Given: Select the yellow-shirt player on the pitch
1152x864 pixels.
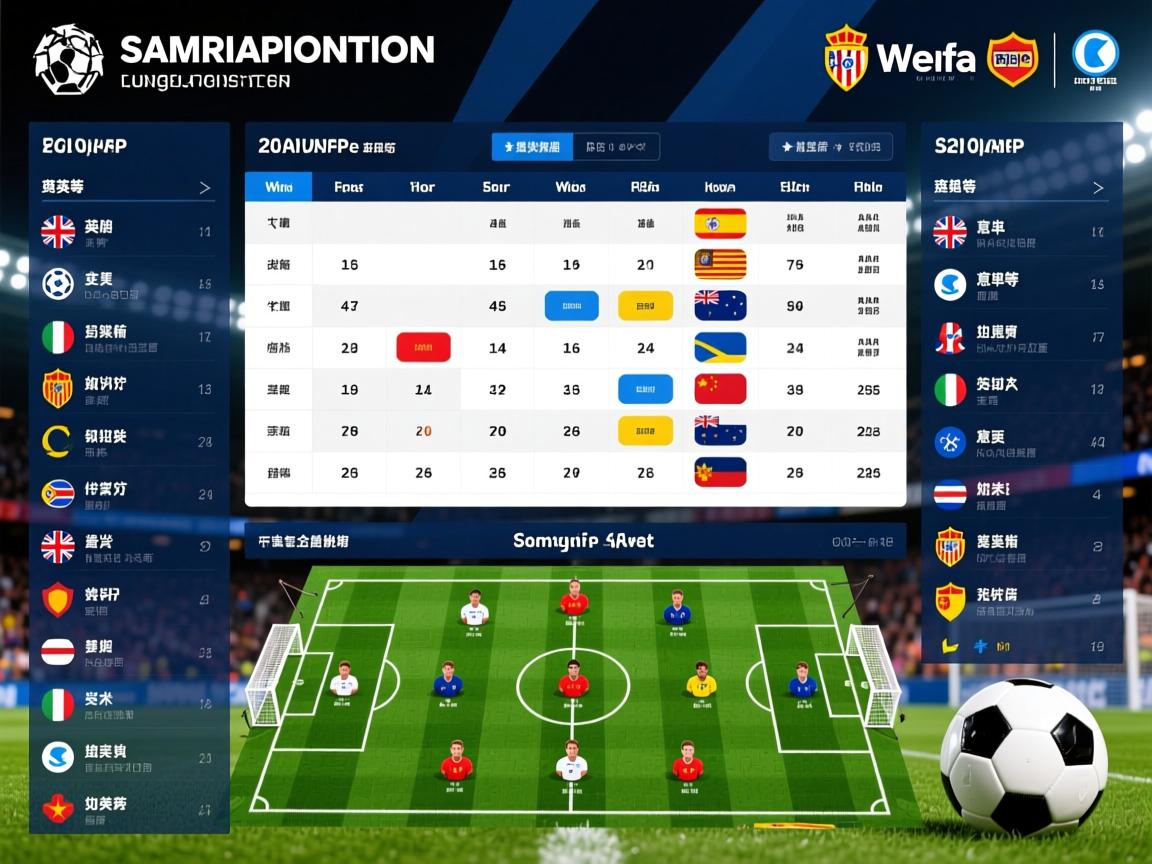Looking at the screenshot, I should point(701,682).
